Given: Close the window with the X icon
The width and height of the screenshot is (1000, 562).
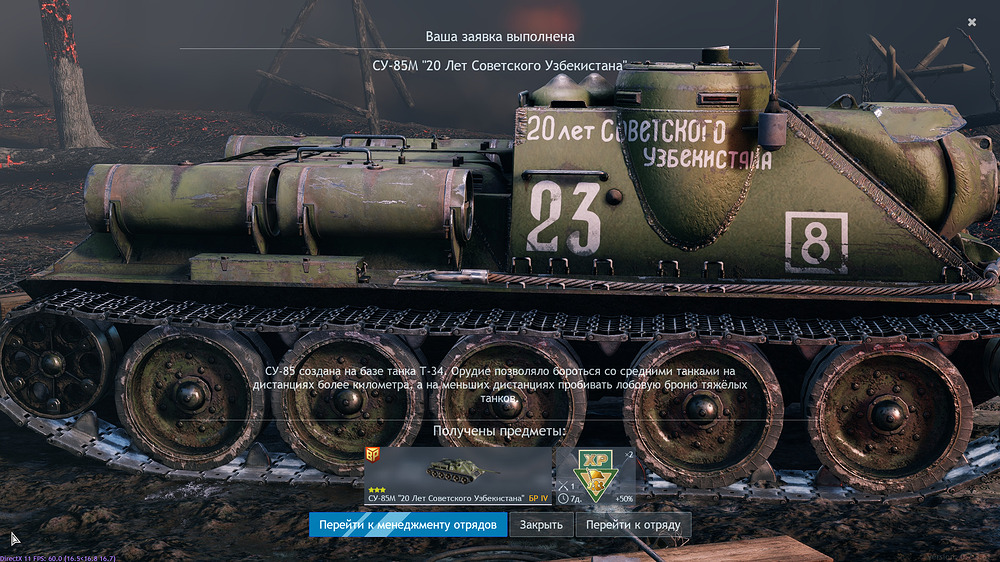Looking at the screenshot, I should coord(972,22).
